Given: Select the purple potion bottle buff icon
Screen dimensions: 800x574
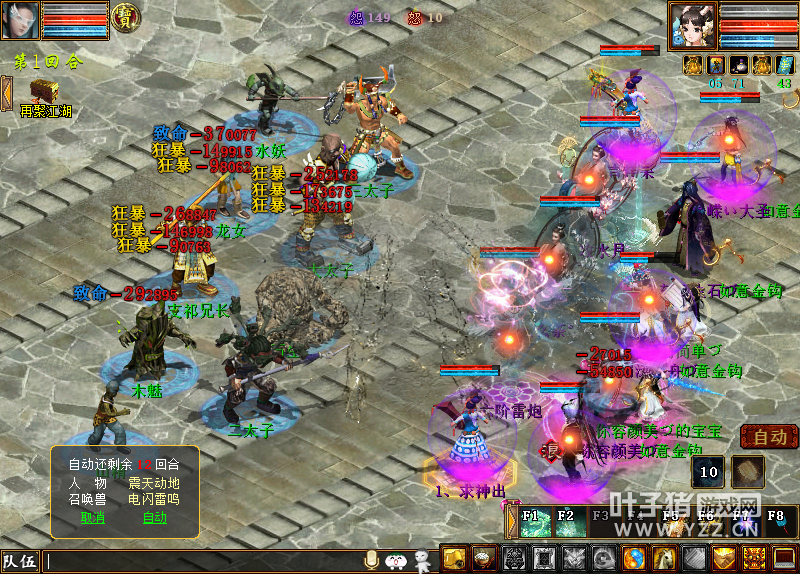Looking at the screenshot, I should click(739, 65).
